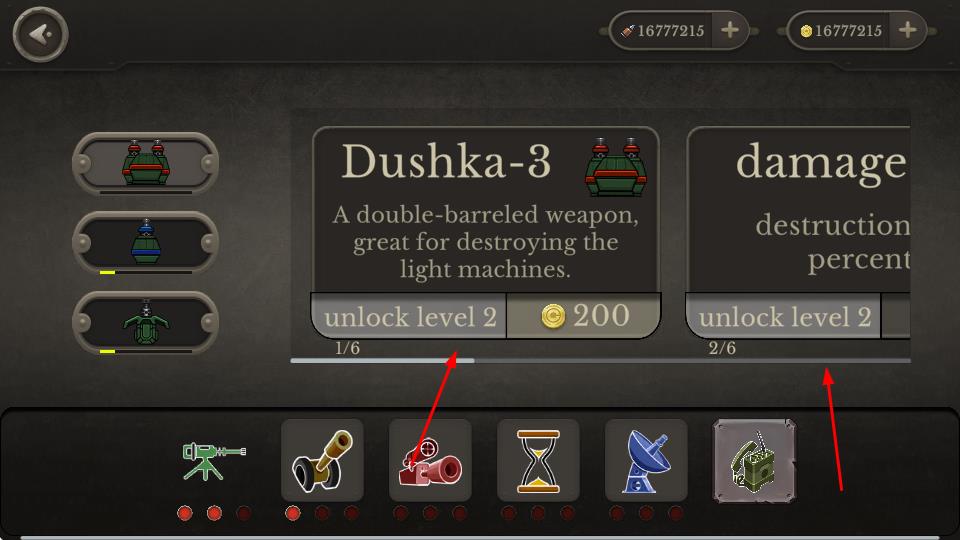The height and width of the screenshot is (540, 960).
Task: Add more bullets with the plus button
Action: click(x=730, y=31)
